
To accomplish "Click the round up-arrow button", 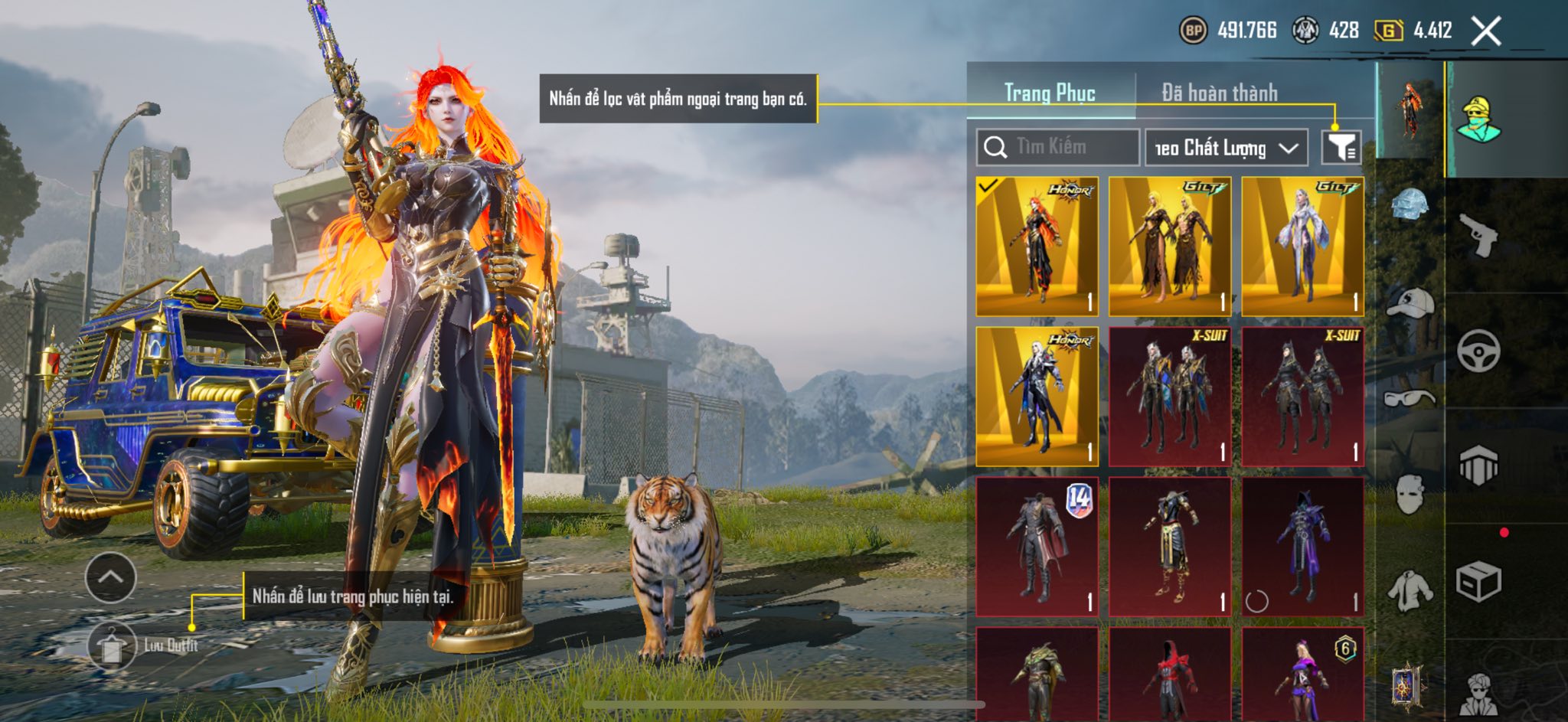I will pos(111,577).
